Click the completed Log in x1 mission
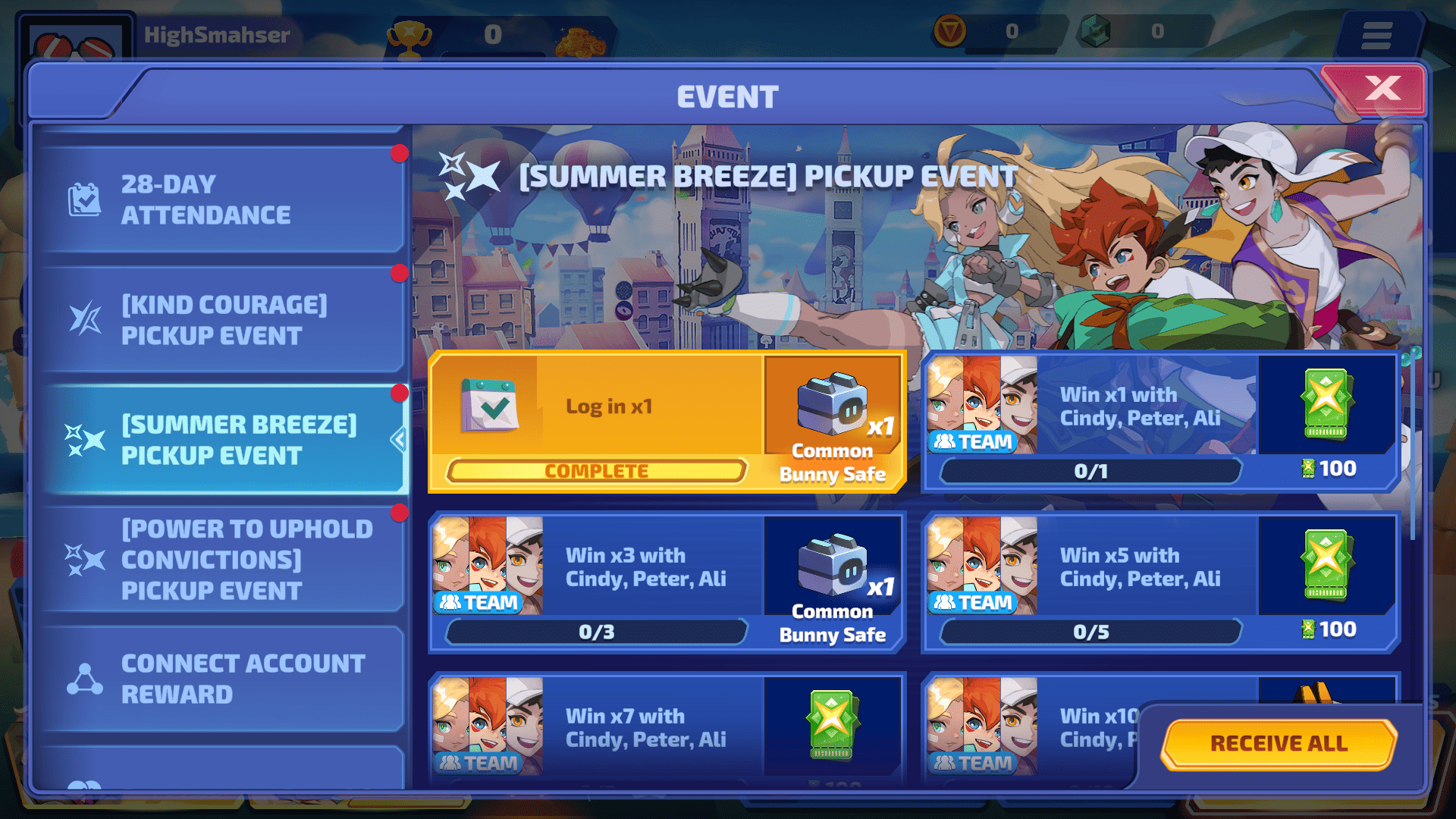 (667, 422)
